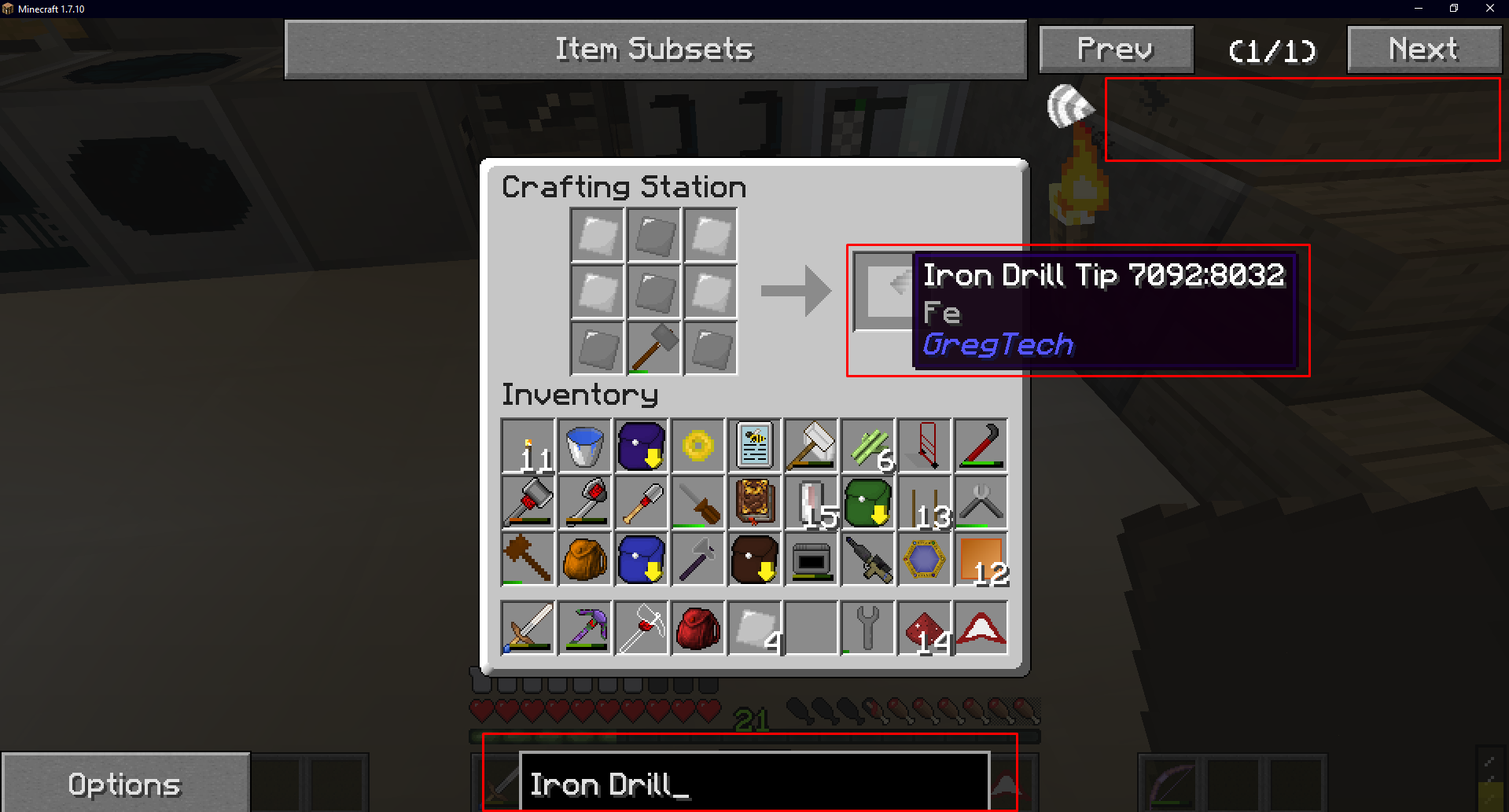Screen dimensions: 1509x812
Task: Click the Iron Drill search field
Action: pyautogui.click(x=753, y=783)
